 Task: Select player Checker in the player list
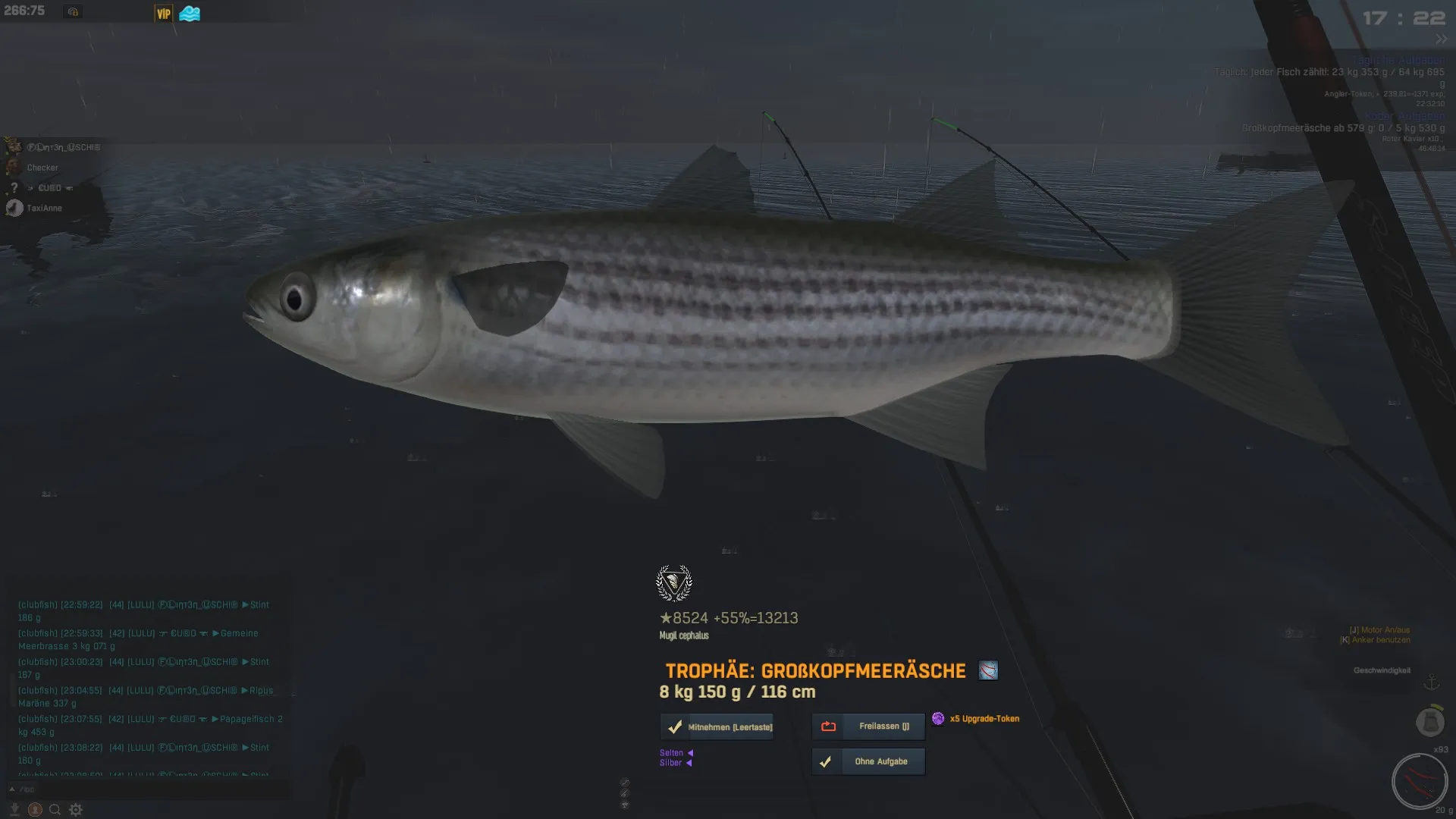42,168
